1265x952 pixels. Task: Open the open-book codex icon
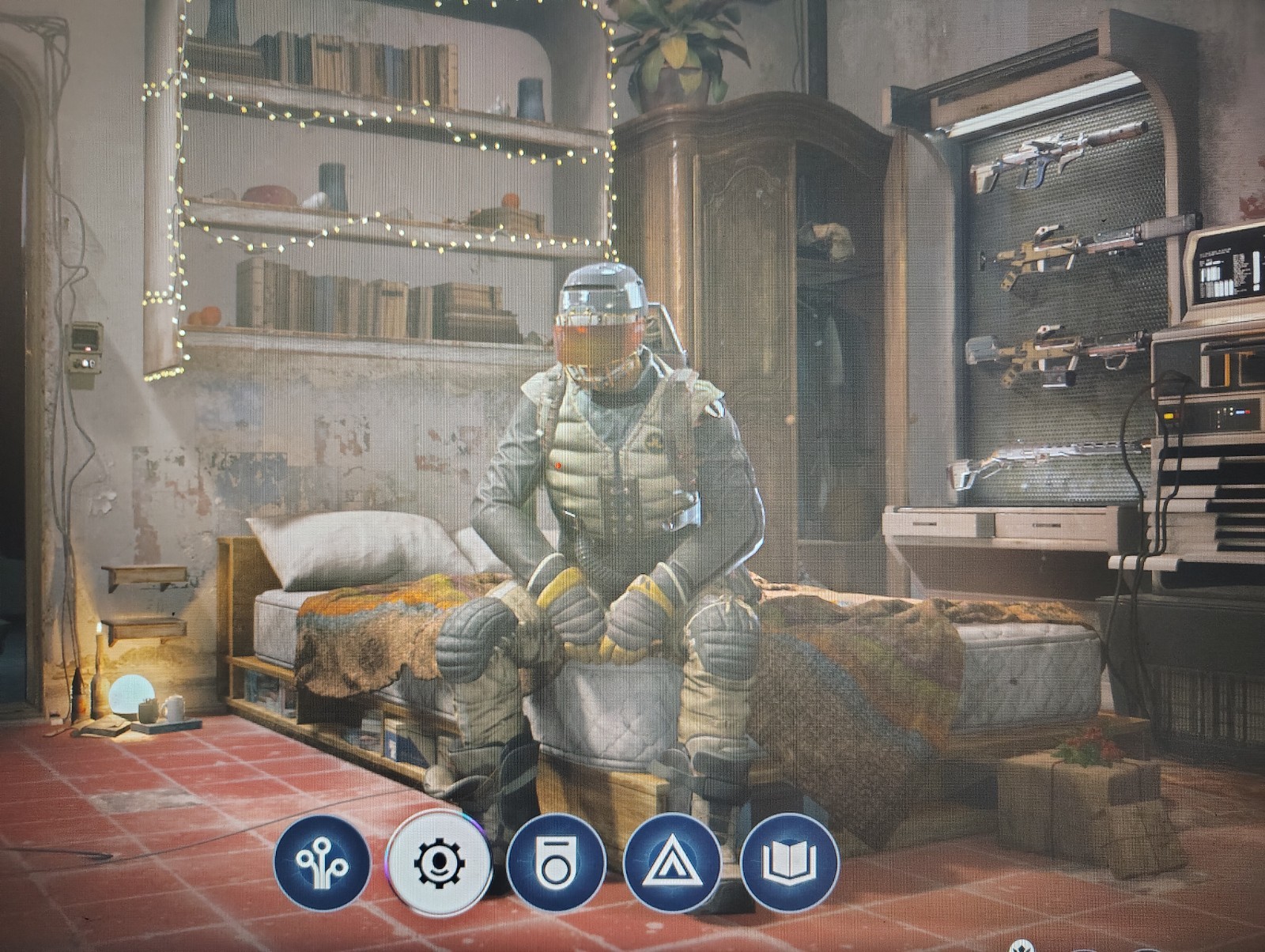(789, 861)
